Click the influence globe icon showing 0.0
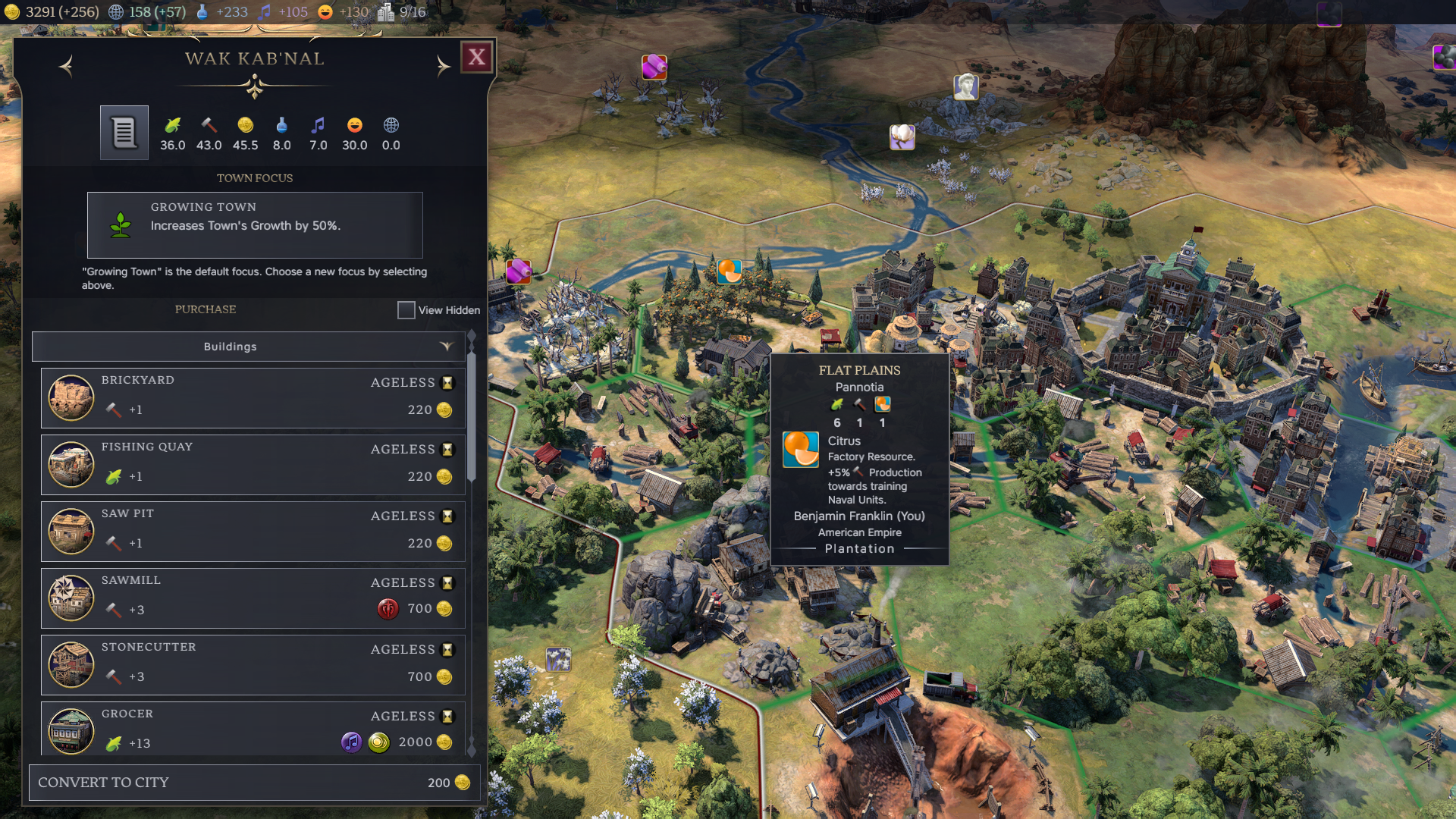 tap(391, 126)
